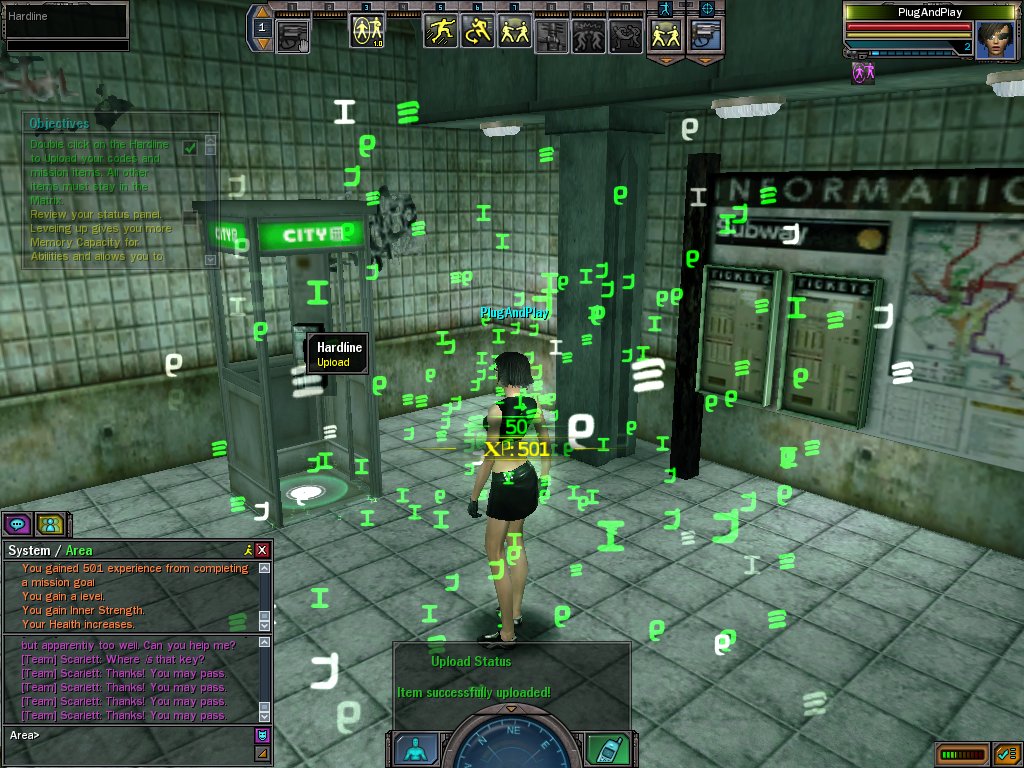Click the purple buff icon under the portrait
Image resolution: width=1024 pixels, height=768 pixels.
point(860,72)
